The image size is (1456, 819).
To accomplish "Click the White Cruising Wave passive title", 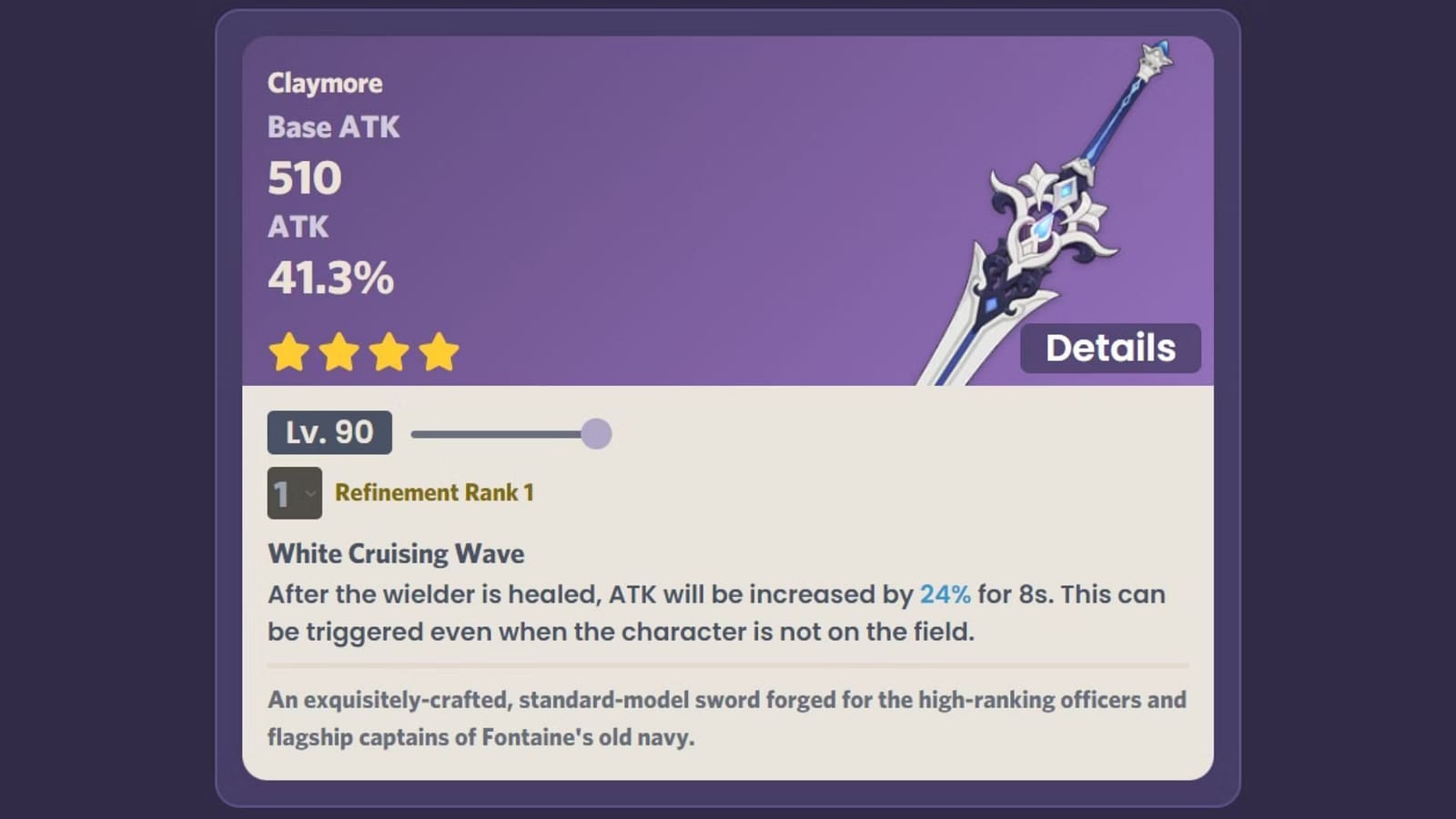I will point(395,553).
